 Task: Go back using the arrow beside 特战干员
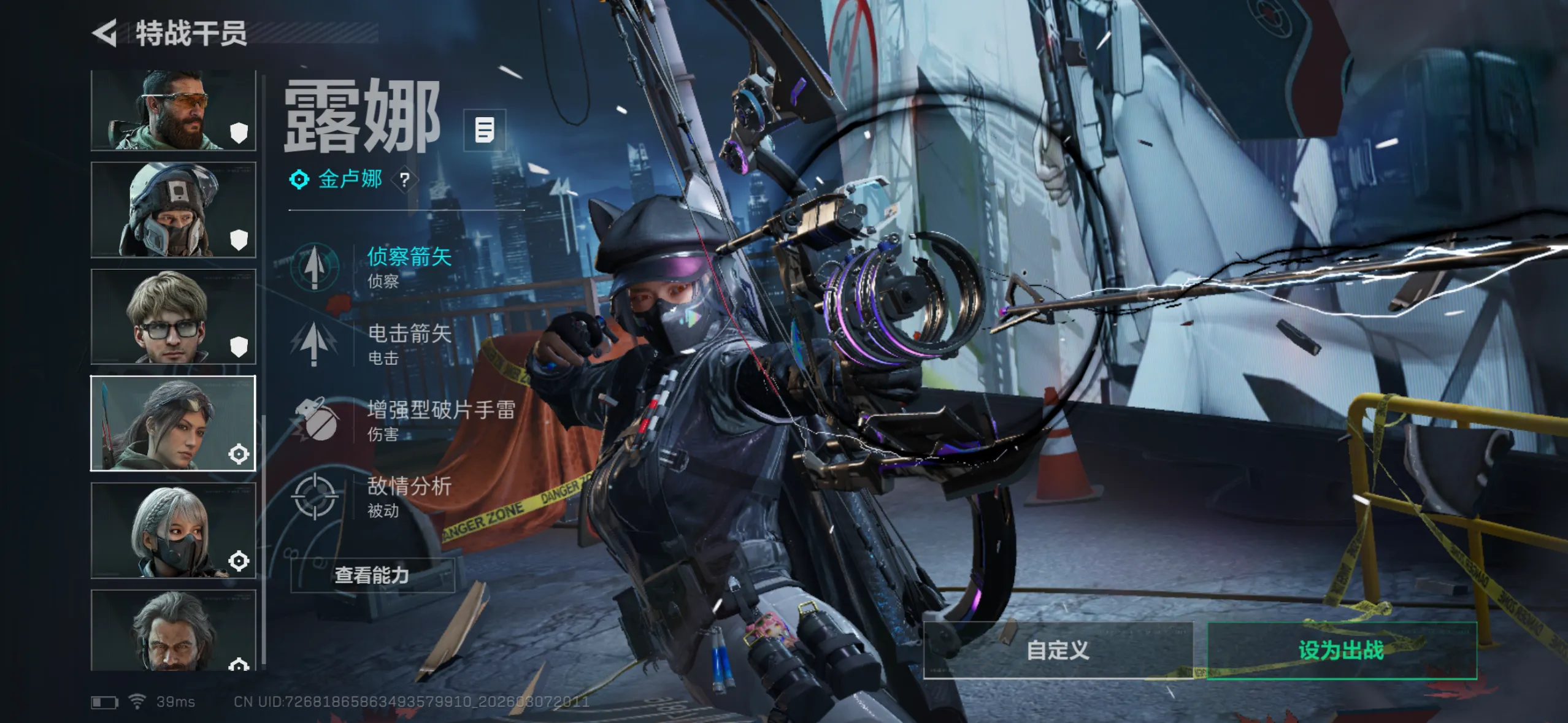pyautogui.click(x=105, y=33)
